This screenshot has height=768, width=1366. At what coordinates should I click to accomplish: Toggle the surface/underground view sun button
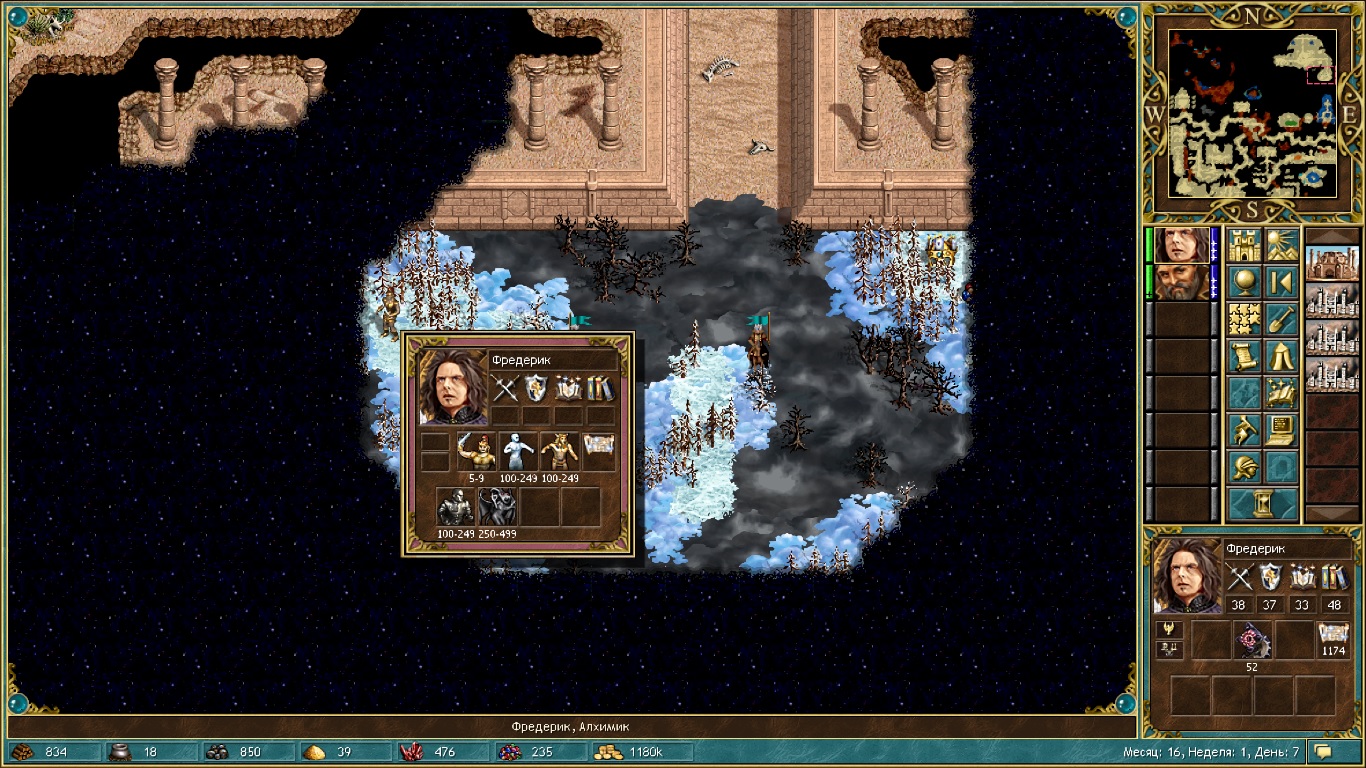pos(1281,245)
